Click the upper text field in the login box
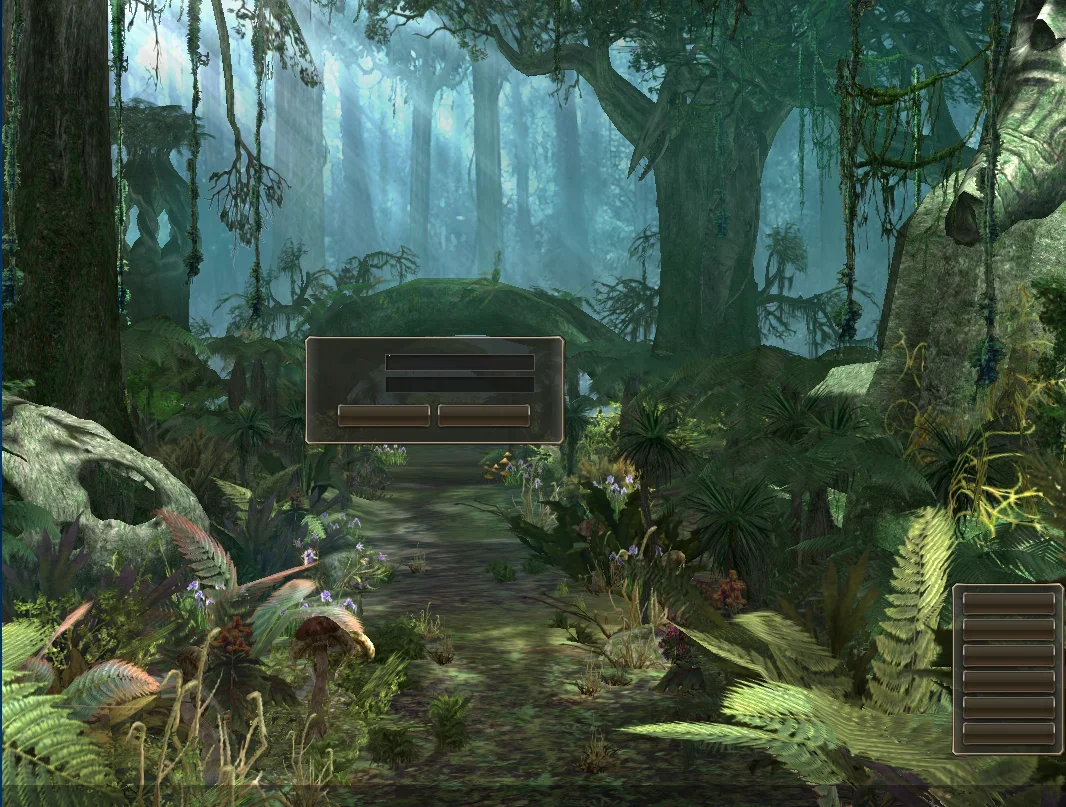This screenshot has height=807, width=1066. [460, 362]
